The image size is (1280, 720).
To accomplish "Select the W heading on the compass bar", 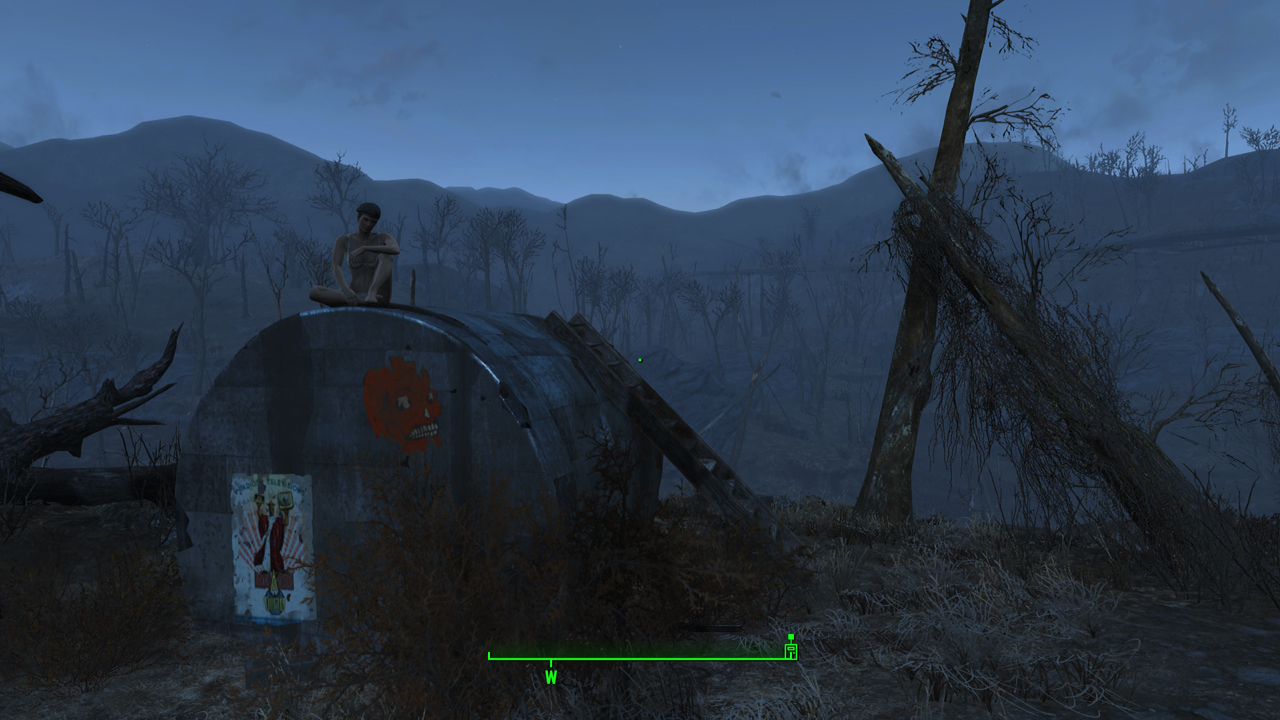I will tap(551, 677).
